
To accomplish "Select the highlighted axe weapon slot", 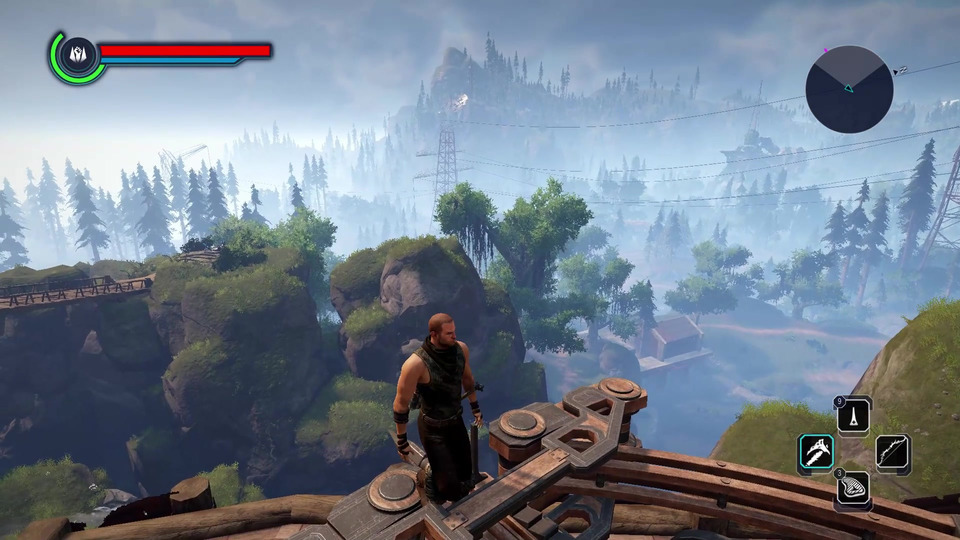I will 816,453.
